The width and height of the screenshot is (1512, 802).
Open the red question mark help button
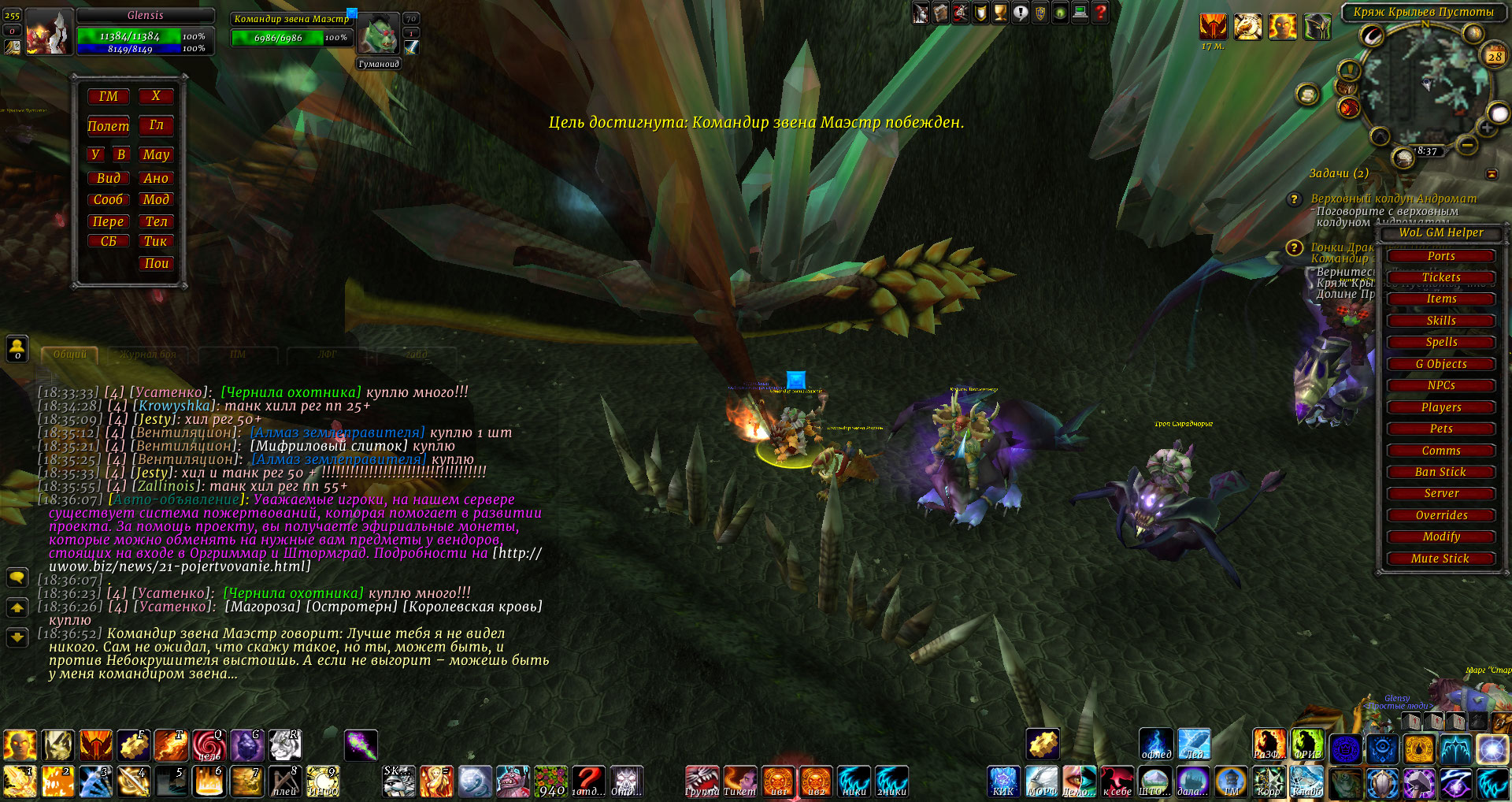tap(1100, 13)
